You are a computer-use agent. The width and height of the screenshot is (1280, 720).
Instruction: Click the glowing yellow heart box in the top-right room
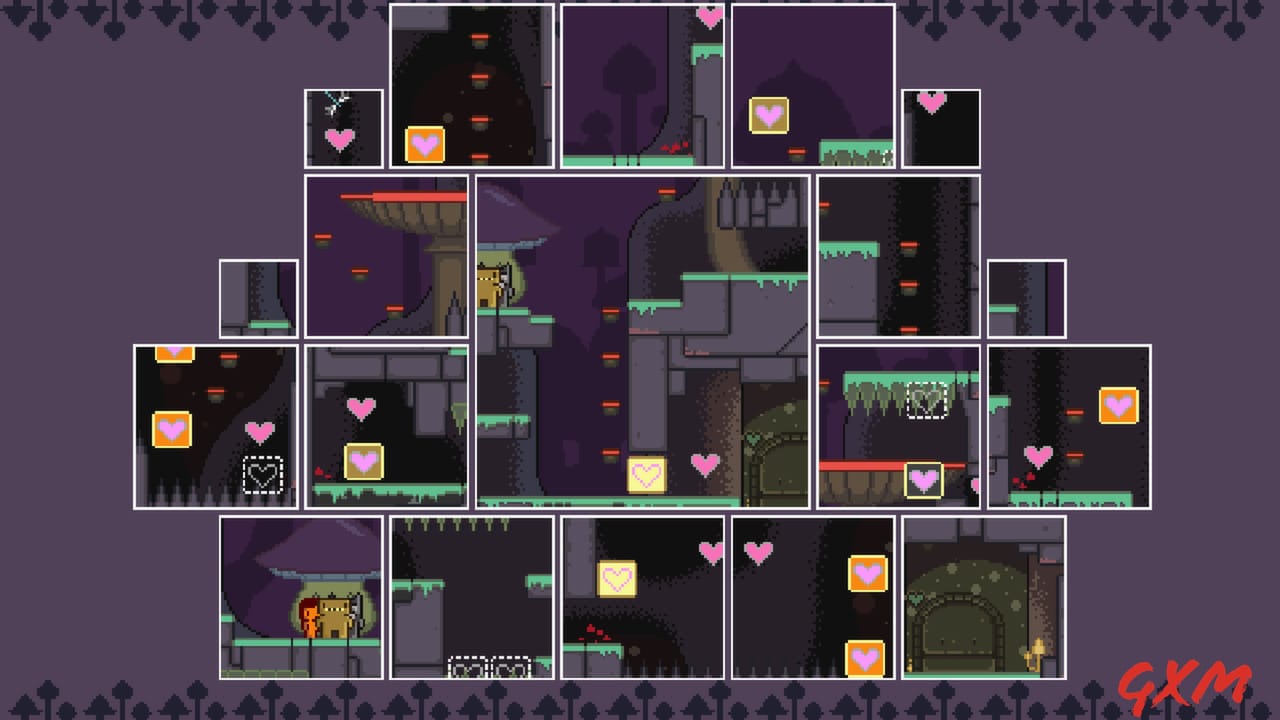(x=768, y=113)
